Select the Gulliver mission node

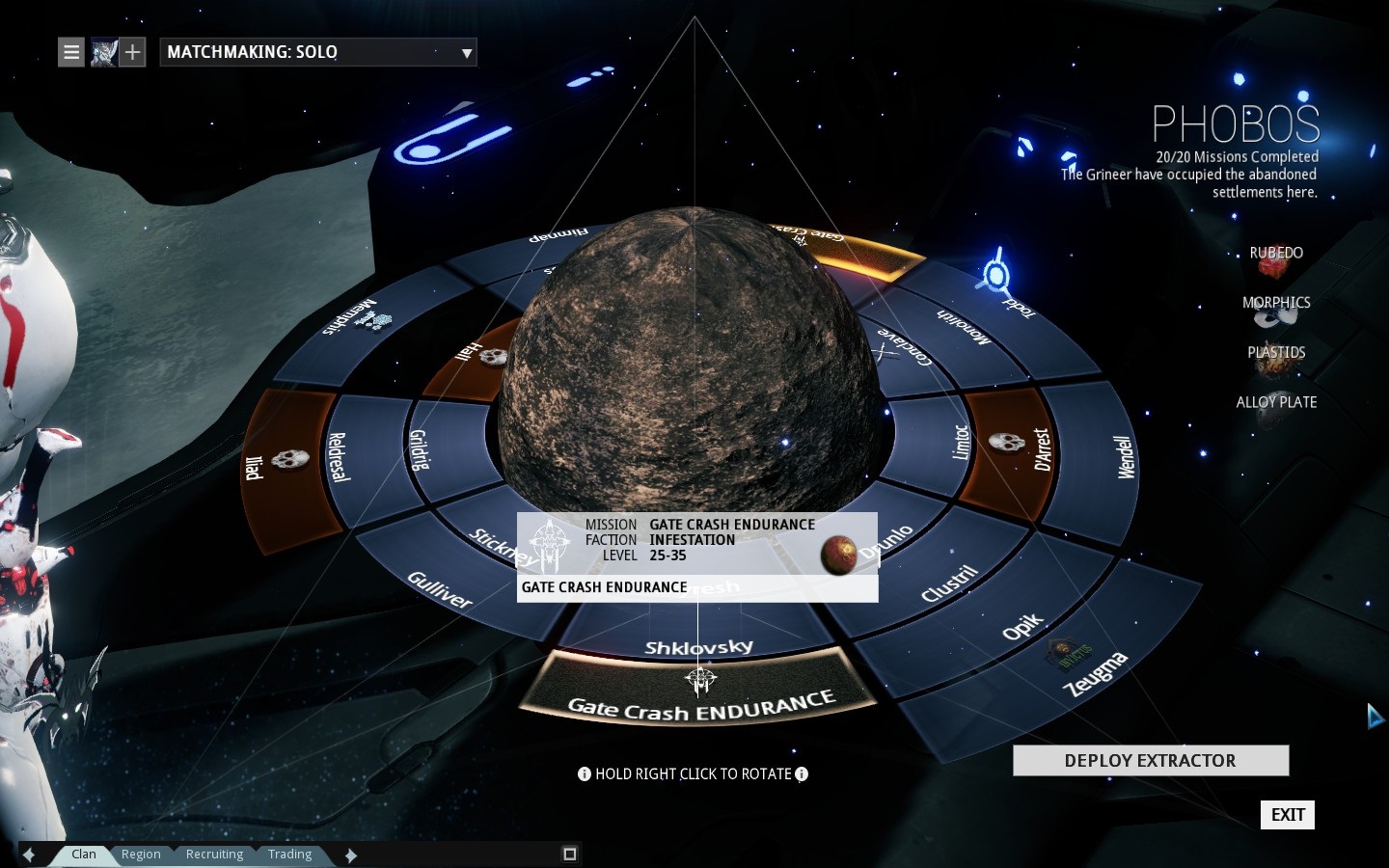tap(439, 589)
